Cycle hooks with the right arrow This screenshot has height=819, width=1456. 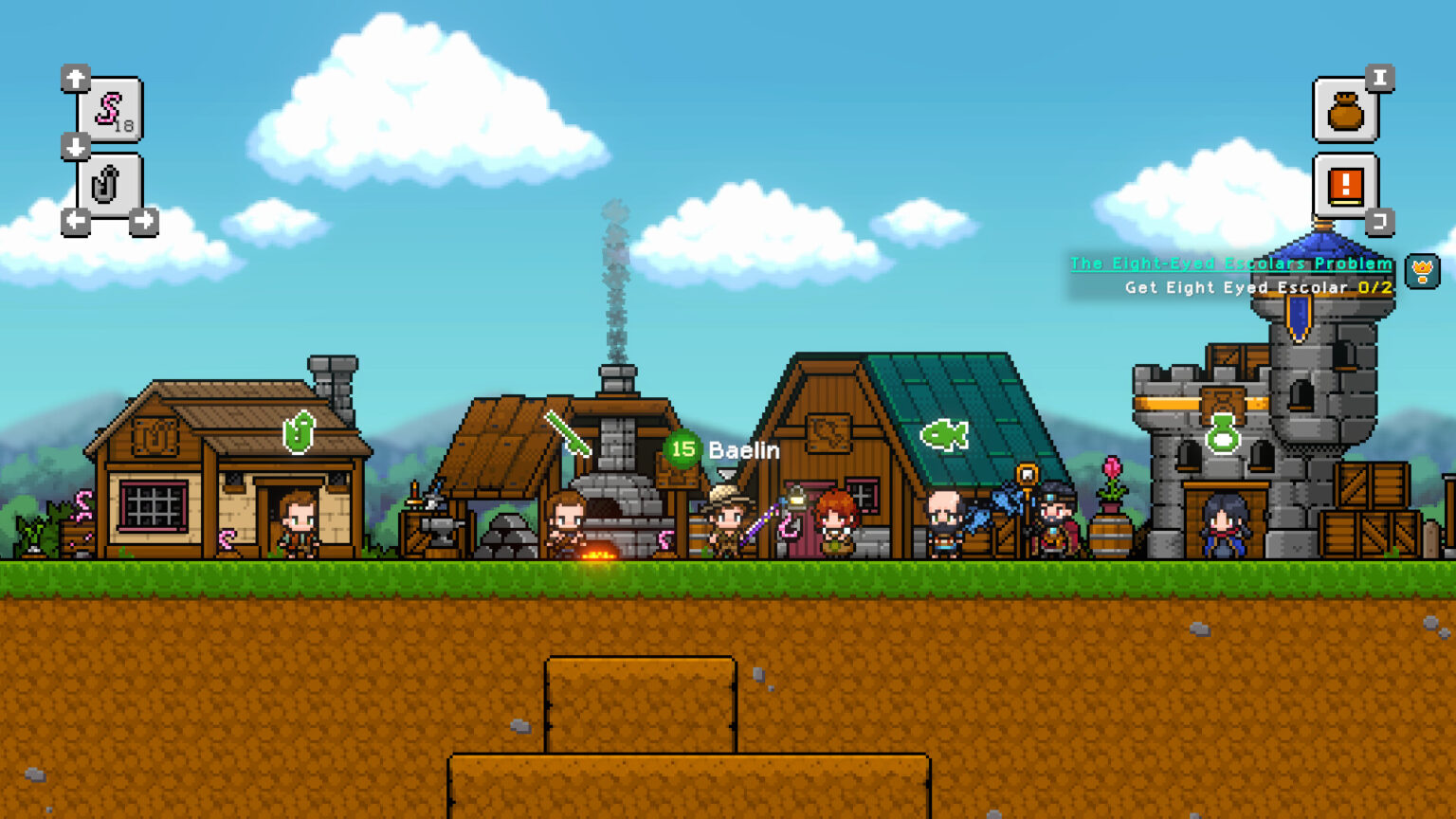point(144,219)
